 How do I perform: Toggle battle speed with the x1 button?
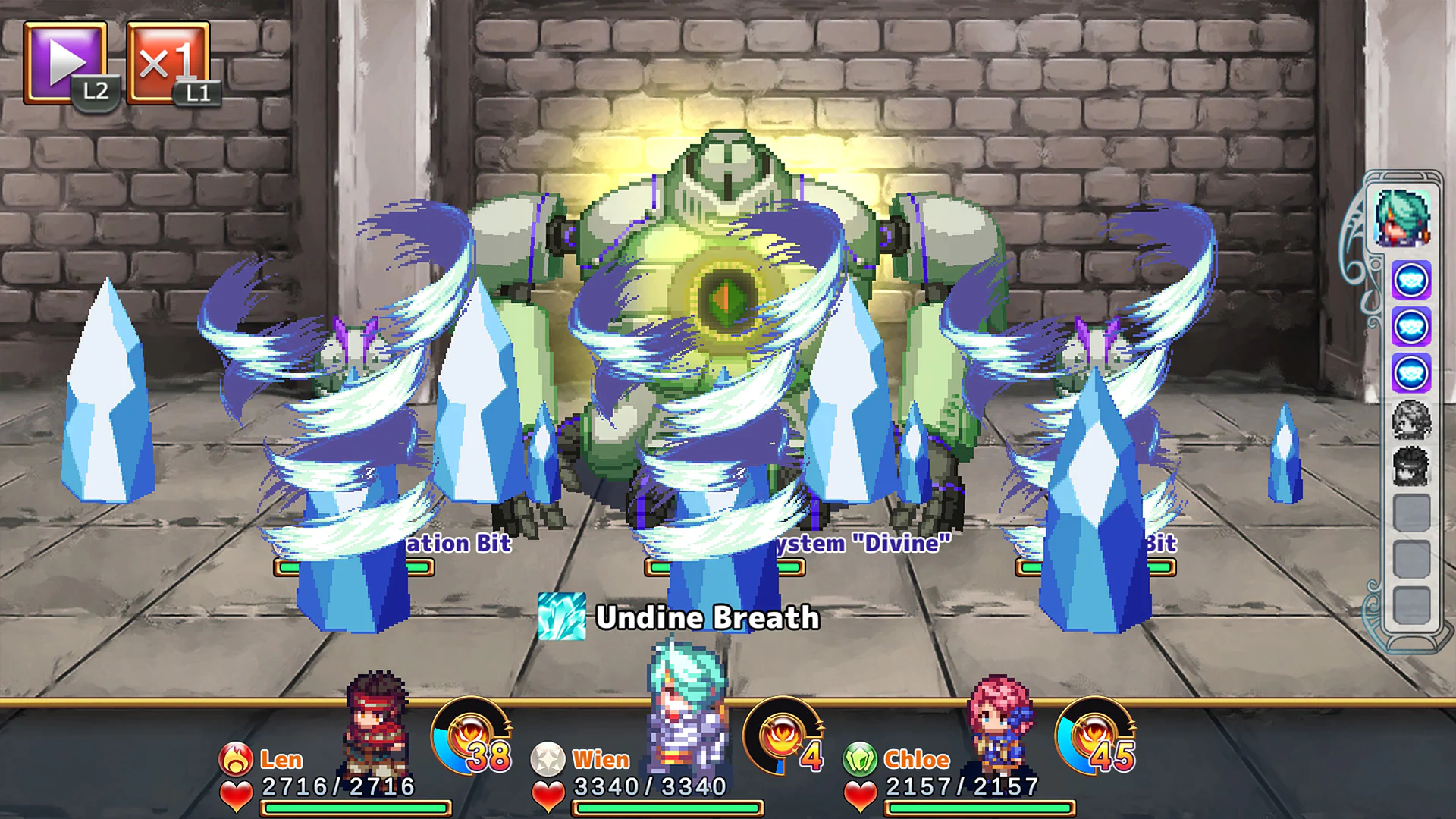[168, 61]
